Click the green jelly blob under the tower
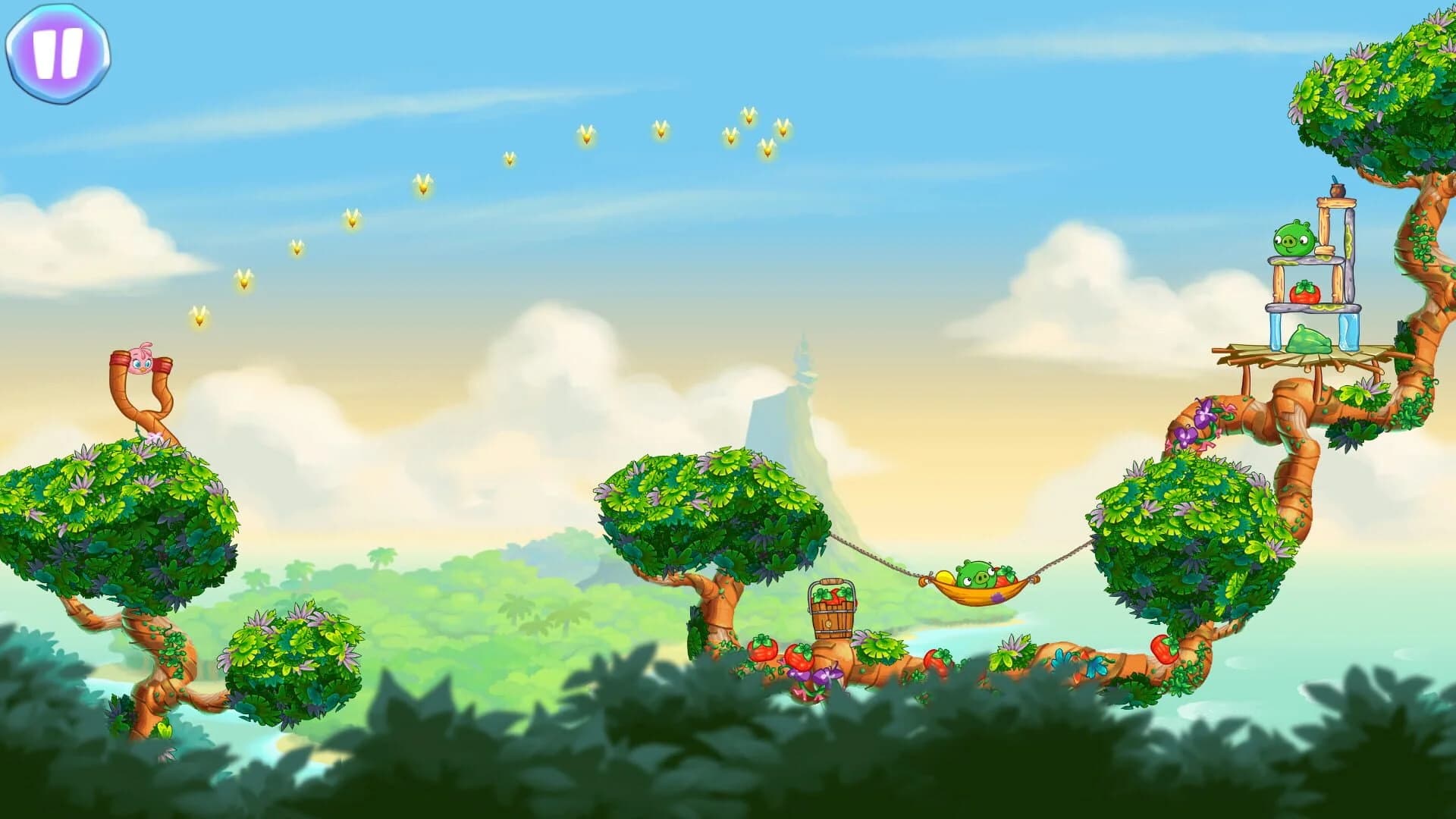Image resolution: width=1456 pixels, height=819 pixels. tap(1309, 340)
